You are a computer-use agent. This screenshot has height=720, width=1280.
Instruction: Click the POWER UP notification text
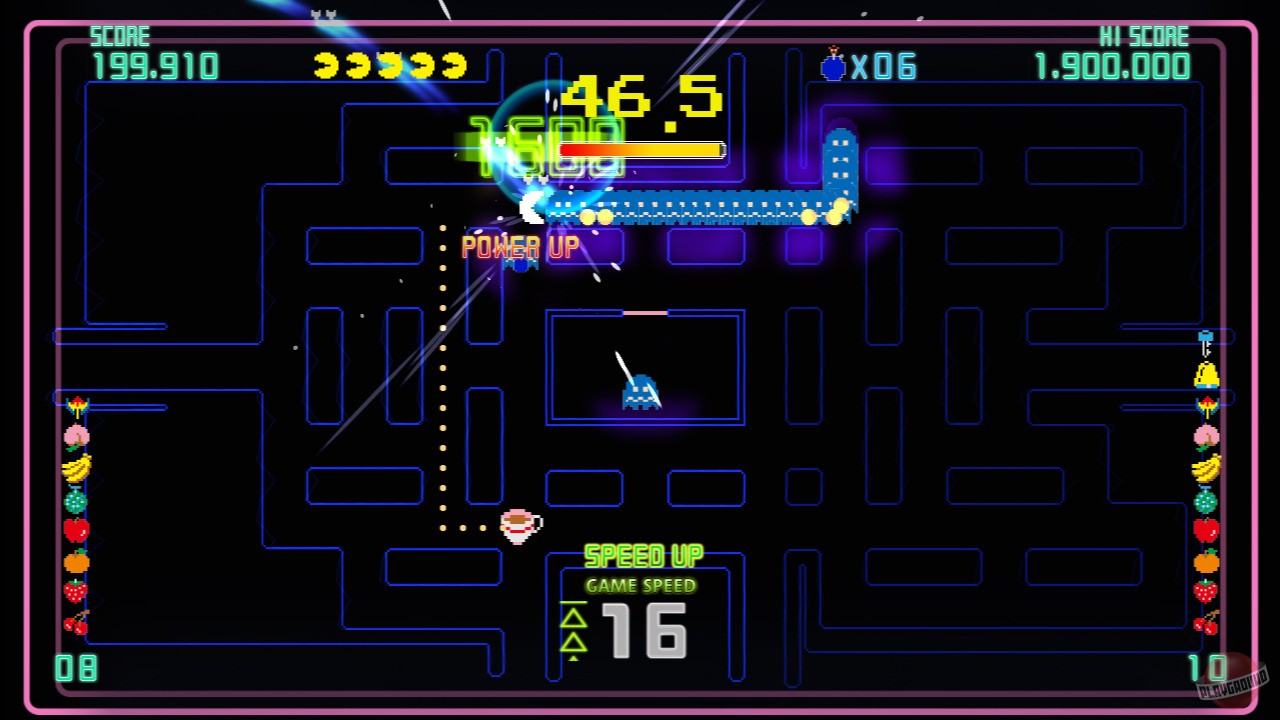[519, 245]
